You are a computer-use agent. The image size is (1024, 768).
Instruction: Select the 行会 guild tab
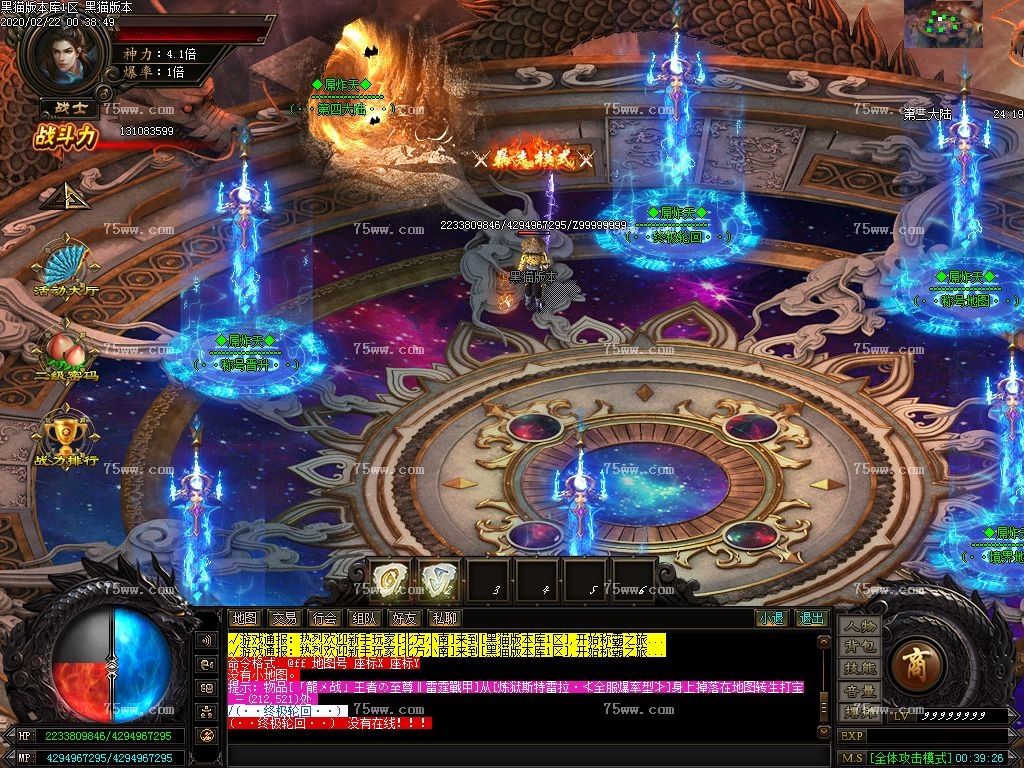323,618
